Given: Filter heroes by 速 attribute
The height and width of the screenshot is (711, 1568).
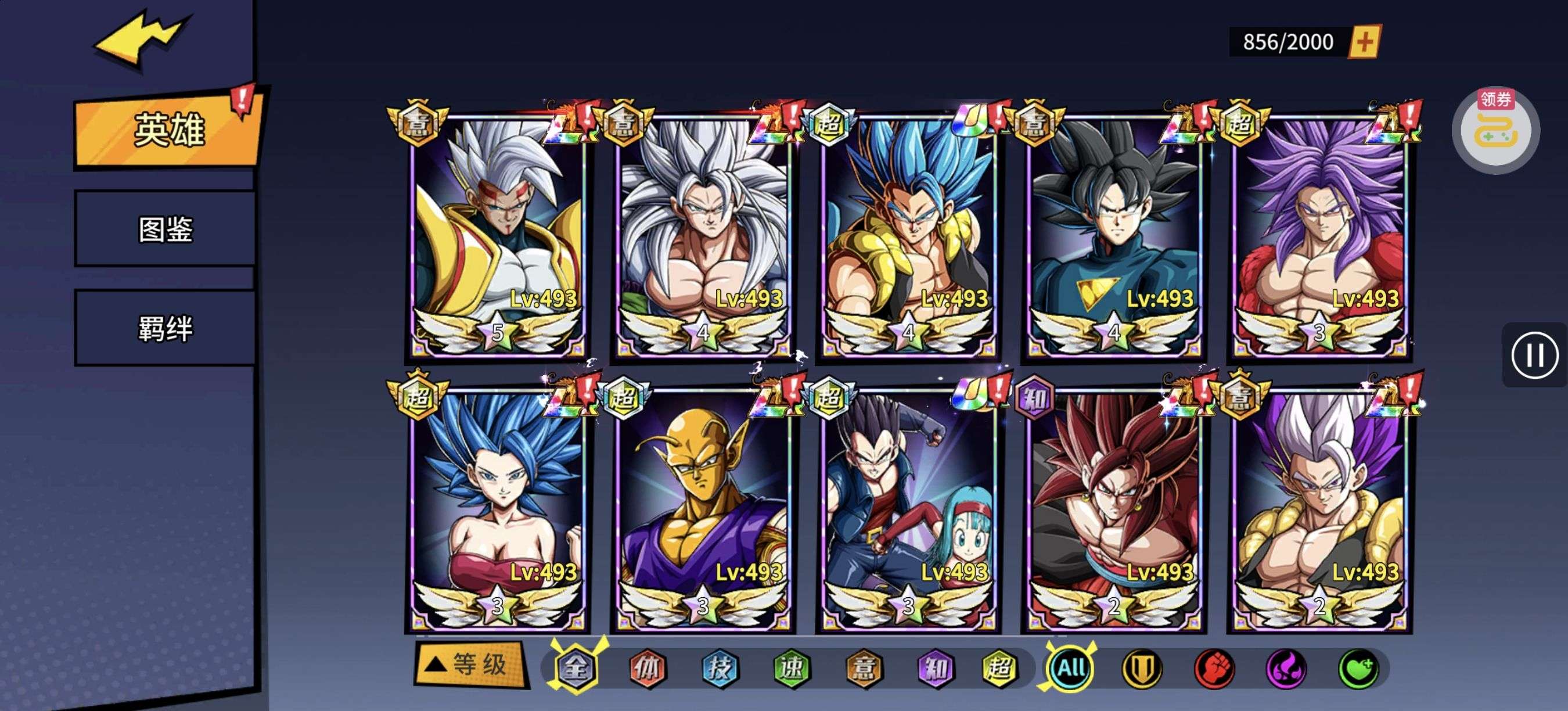Looking at the screenshot, I should pyautogui.click(x=792, y=669).
